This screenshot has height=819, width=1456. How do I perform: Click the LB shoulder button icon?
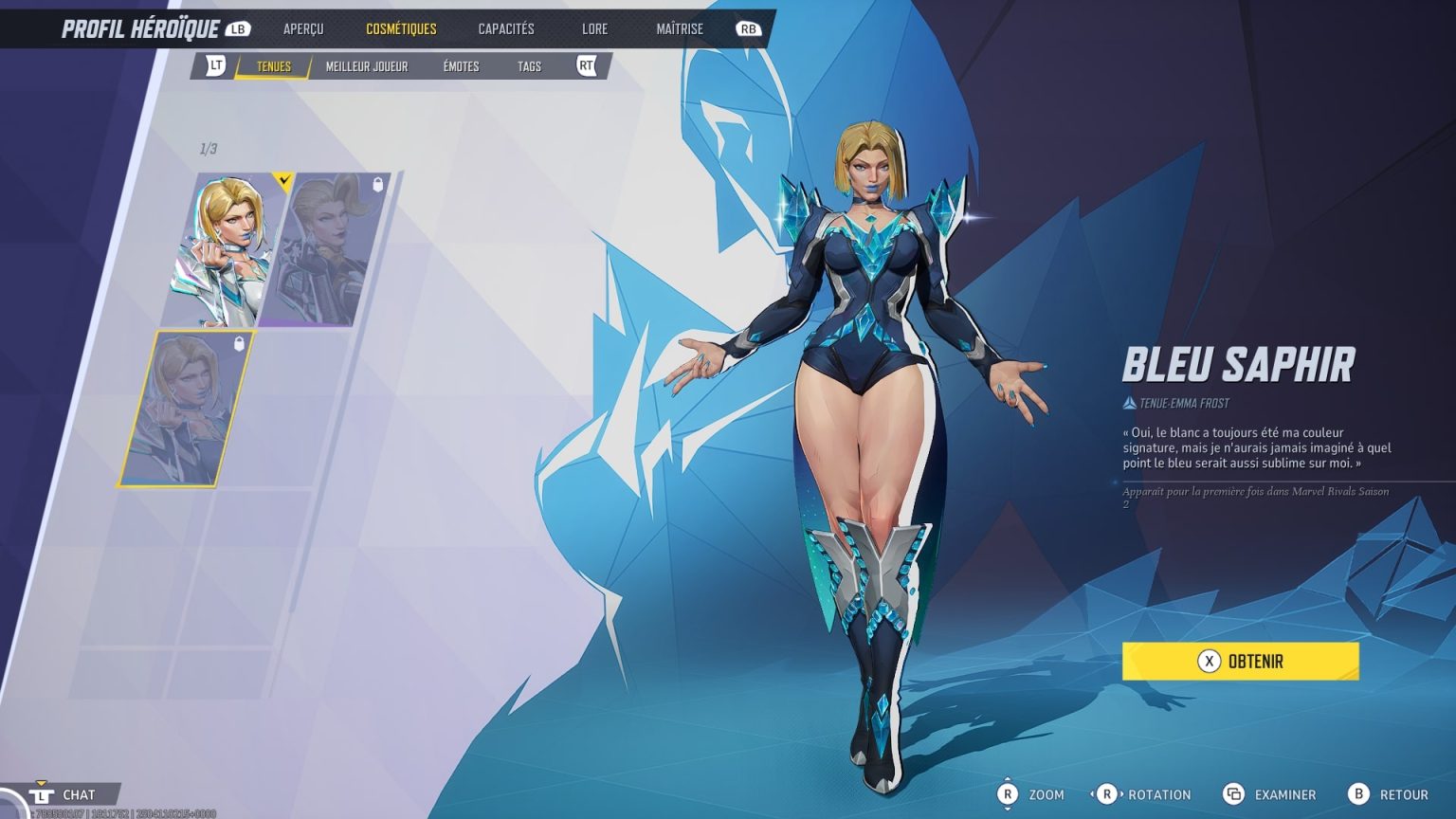(x=237, y=27)
